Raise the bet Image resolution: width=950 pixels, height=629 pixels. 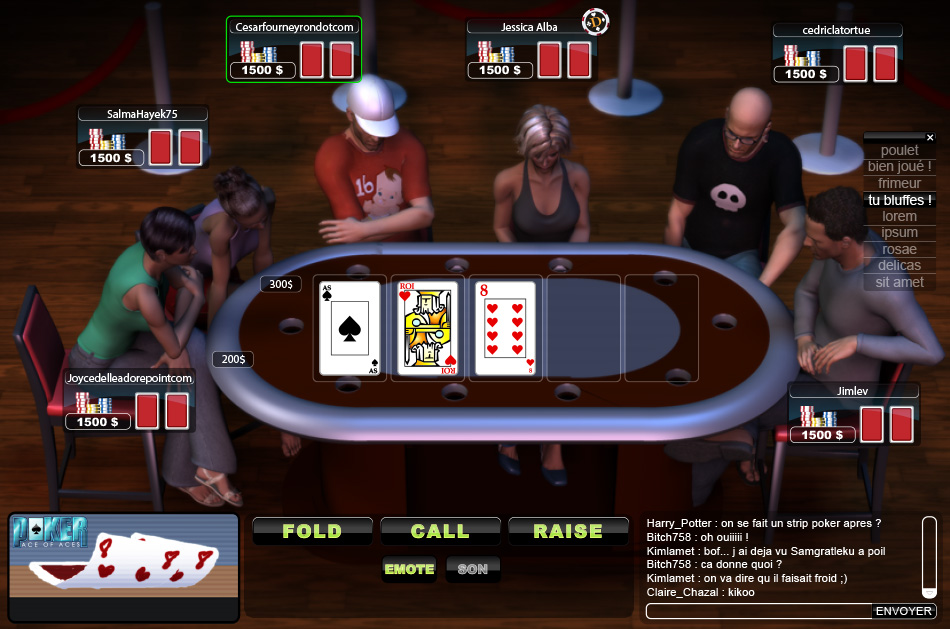568,531
